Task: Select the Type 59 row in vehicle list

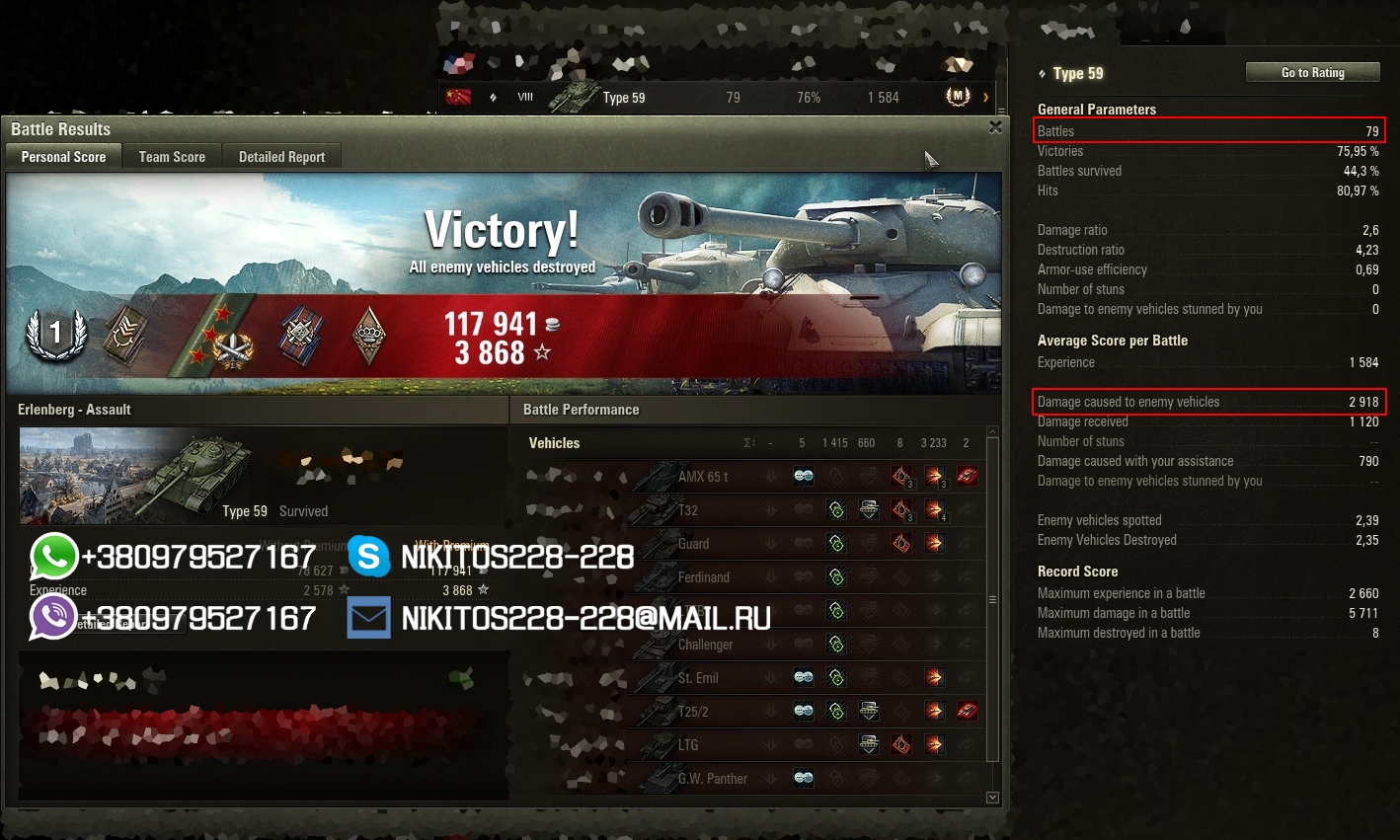Action: 721,98
